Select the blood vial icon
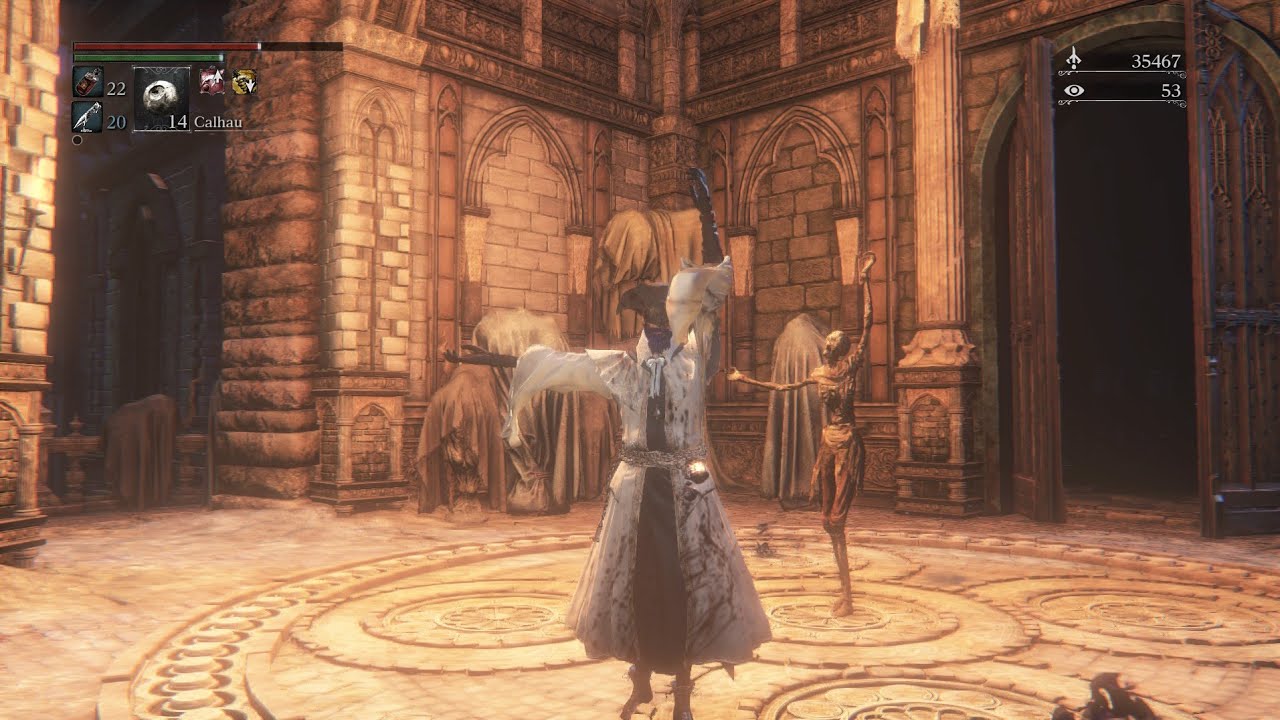This screenshot has height=720, width=1280. tap(86, 82)
